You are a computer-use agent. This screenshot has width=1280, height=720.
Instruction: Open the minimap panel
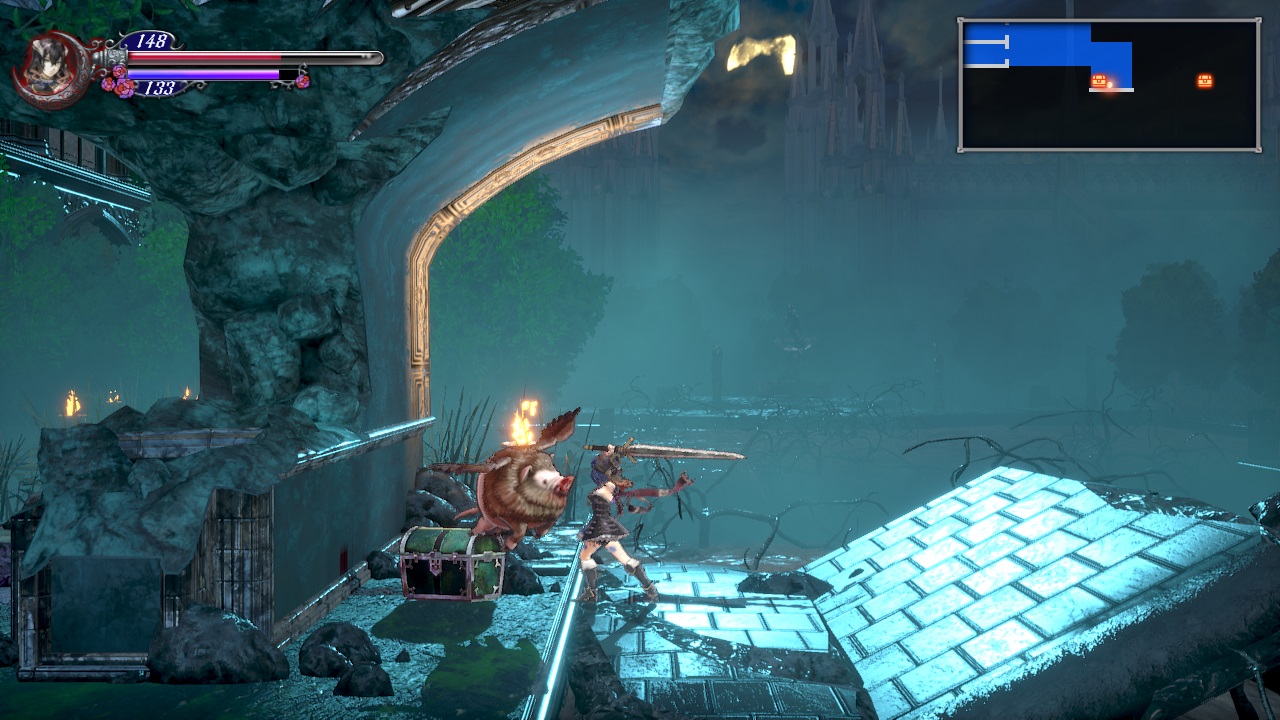[x=1109, y=85]
